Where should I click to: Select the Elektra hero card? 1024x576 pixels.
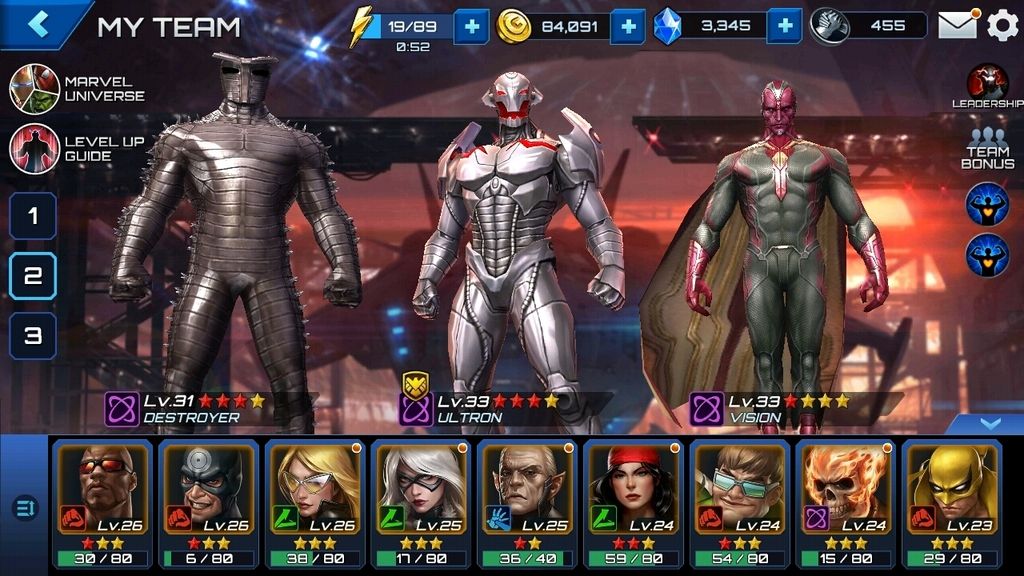(632, 504)
